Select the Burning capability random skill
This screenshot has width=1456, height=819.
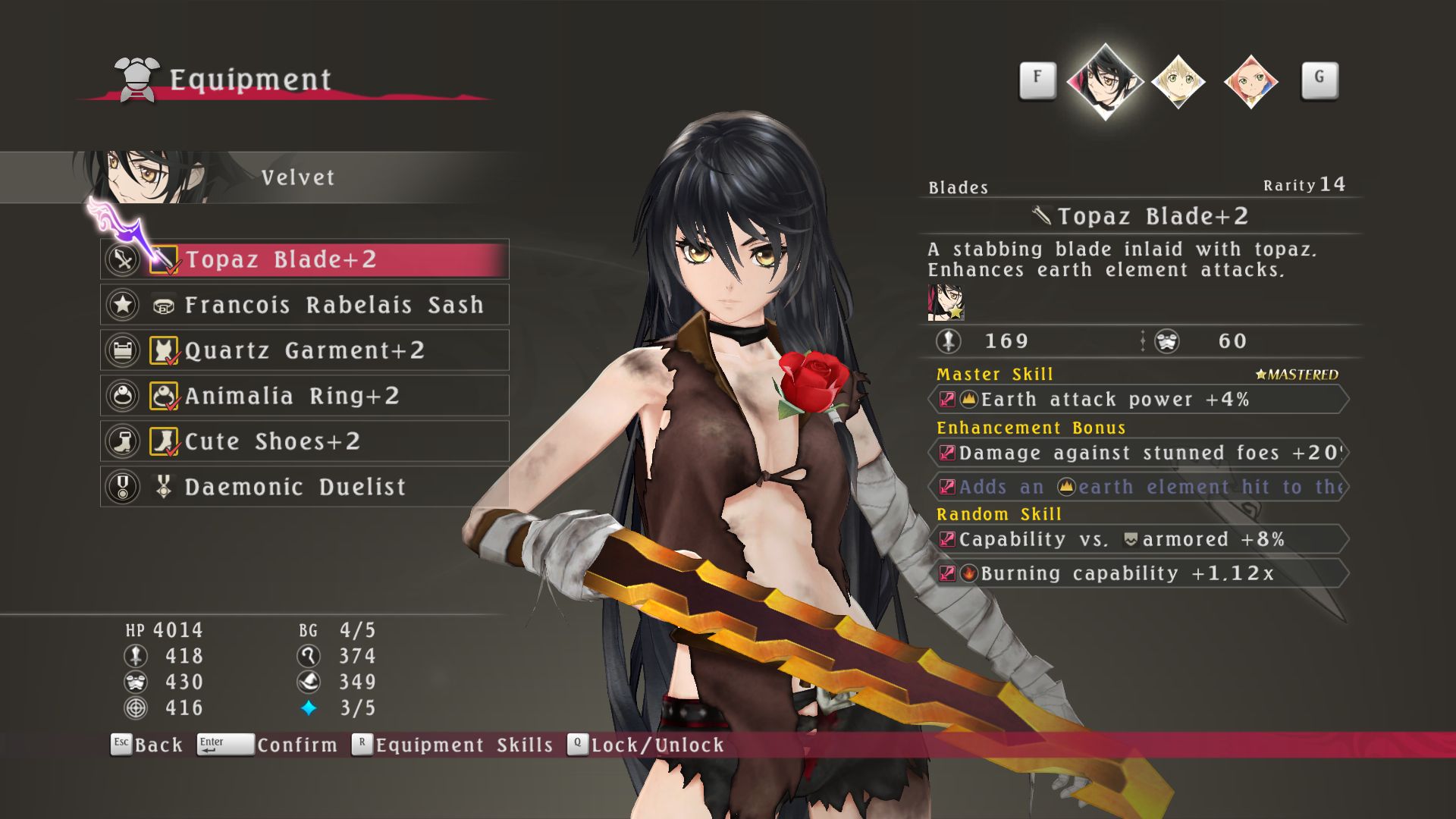coord(1137,573)
